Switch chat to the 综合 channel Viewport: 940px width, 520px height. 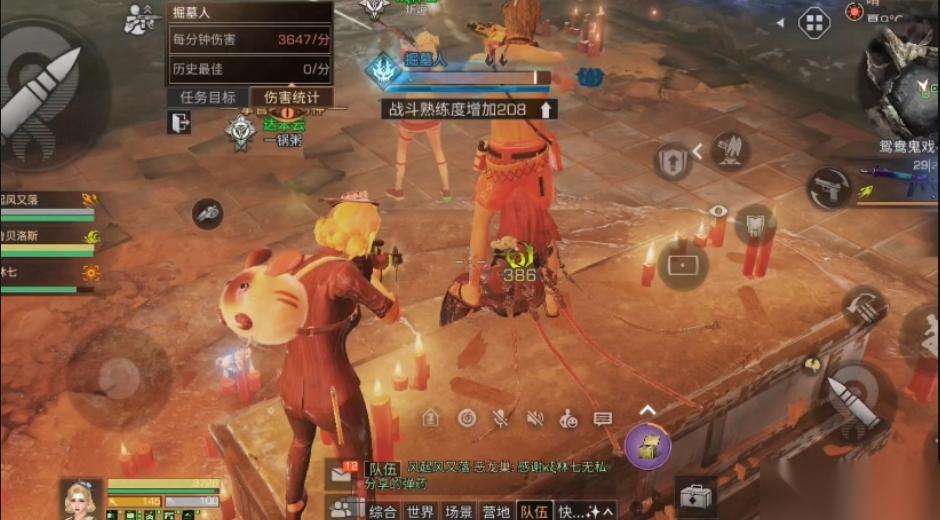pyautogui.click(x=383, y=512)
